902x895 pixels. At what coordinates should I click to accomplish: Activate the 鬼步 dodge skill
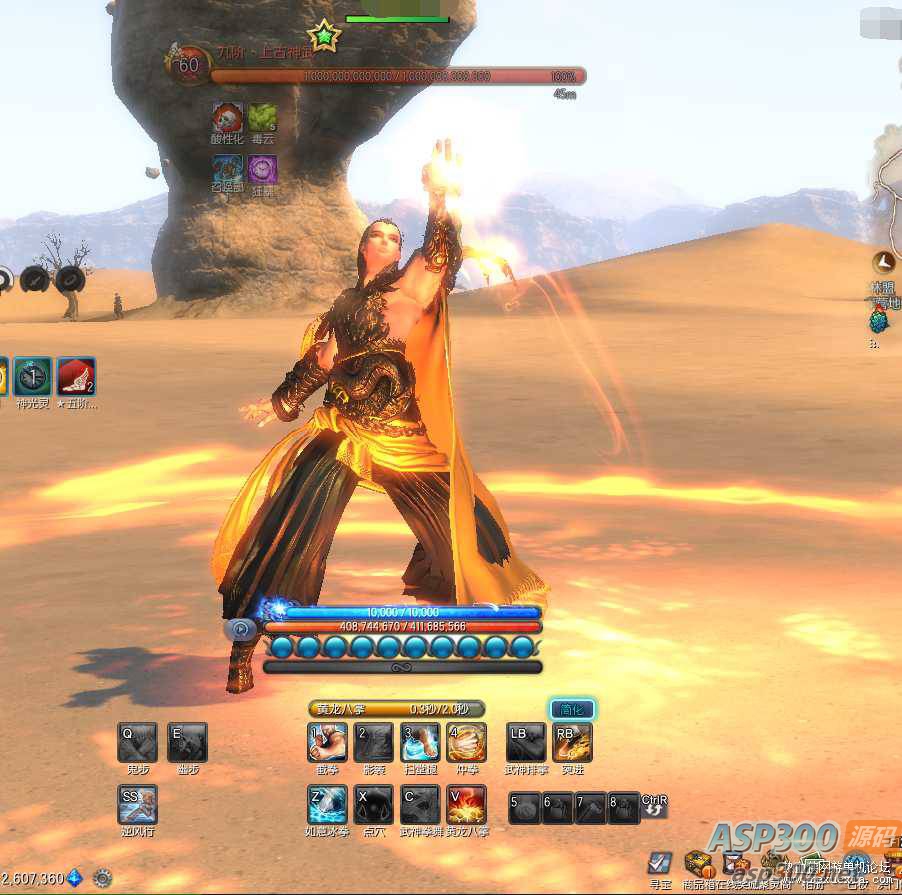(x=137, y=743)
